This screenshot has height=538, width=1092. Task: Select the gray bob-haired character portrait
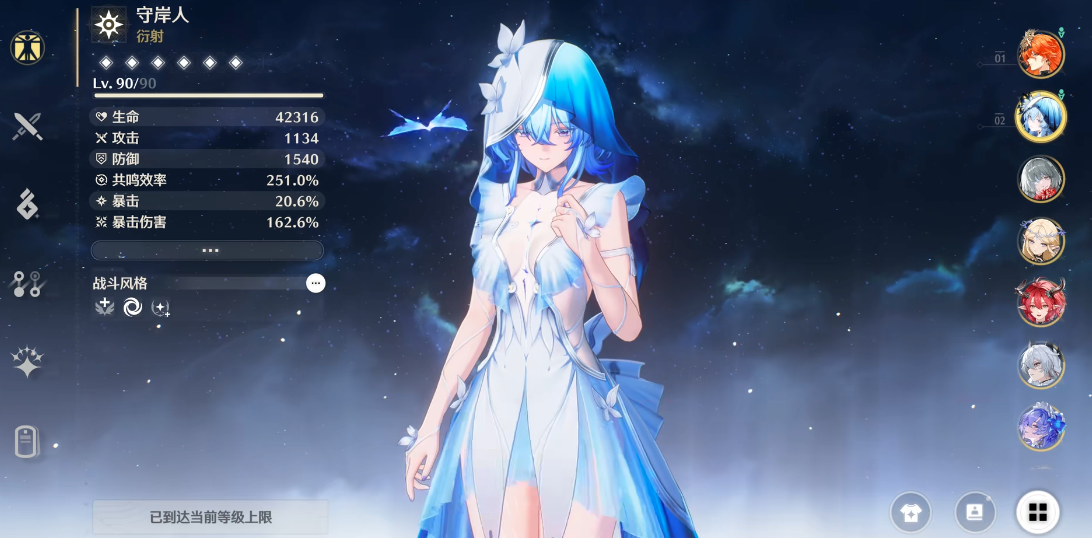click(1040, 179)
